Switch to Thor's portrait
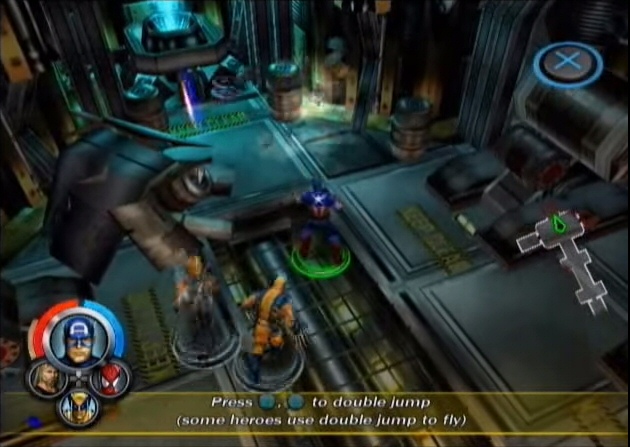Image resolution: width=630 pixels, height=447 pixels. (45, 376)
